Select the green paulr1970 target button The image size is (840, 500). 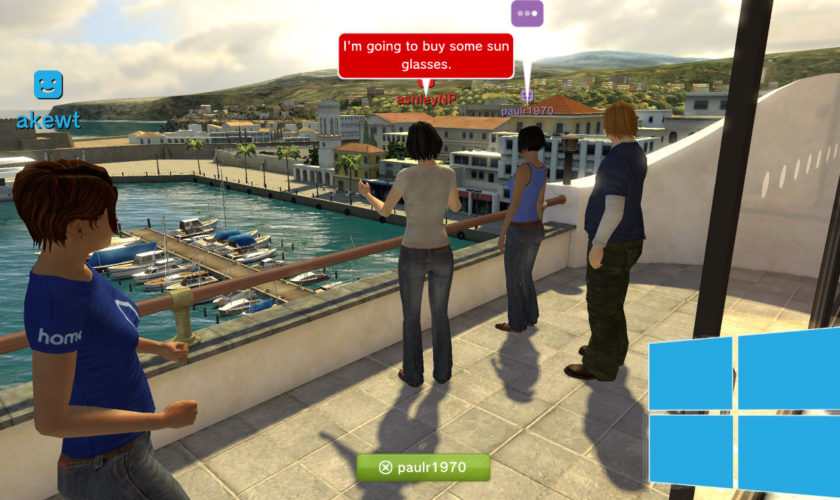coord(423,467)
